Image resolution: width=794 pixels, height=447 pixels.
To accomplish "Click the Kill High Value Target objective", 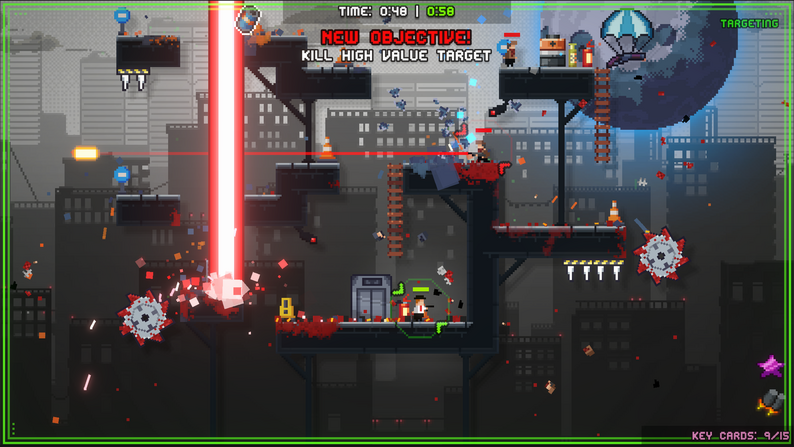I will [x=397, y=55].
